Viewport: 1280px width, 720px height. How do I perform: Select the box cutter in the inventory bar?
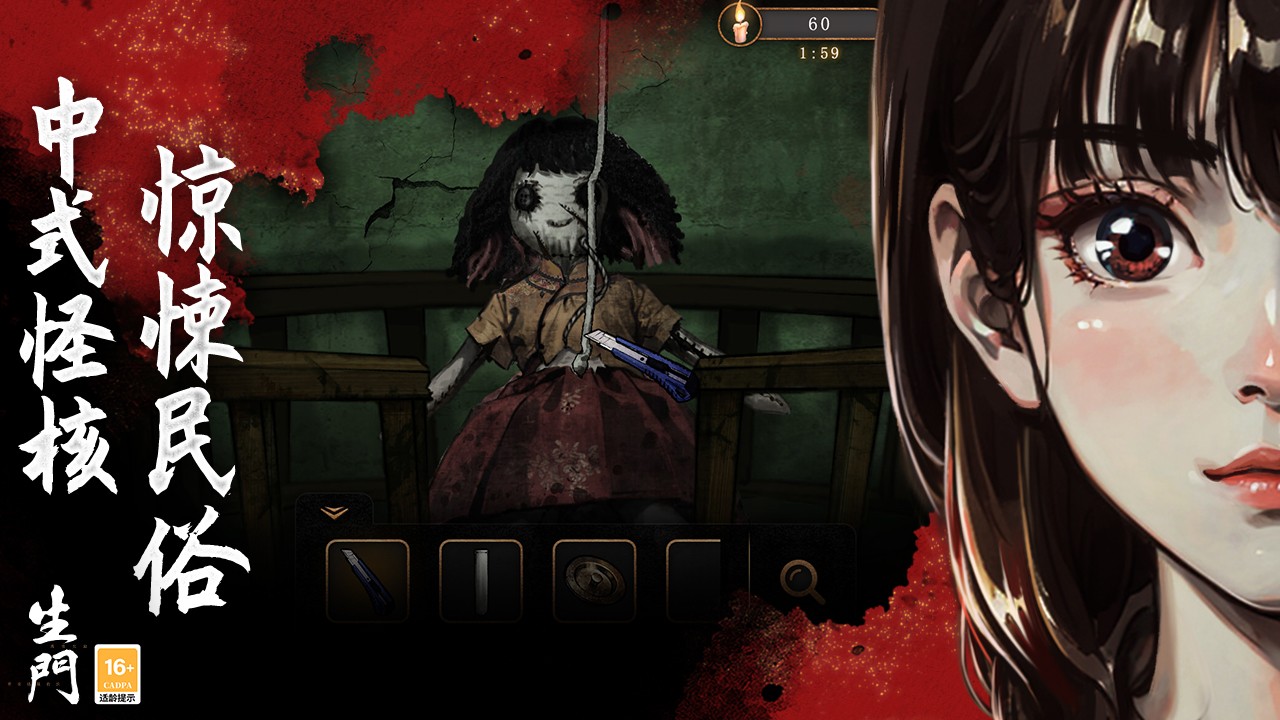[368, 580]
